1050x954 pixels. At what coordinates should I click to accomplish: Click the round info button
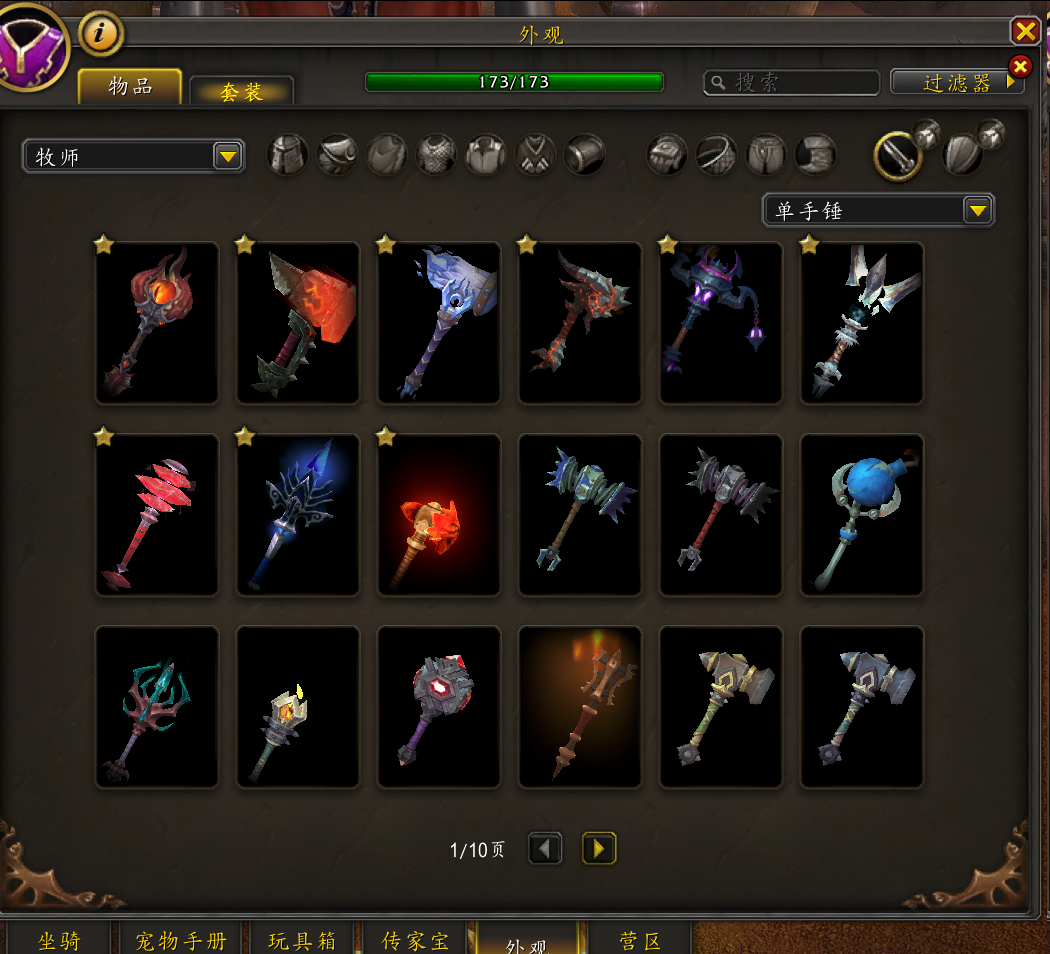coord(100,33)
